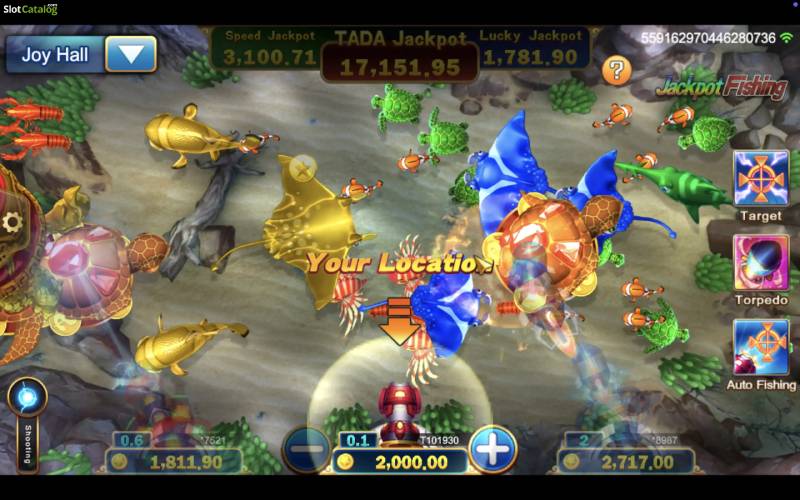
Task: Open the settings gear icon
Action: tap(14, 221)
